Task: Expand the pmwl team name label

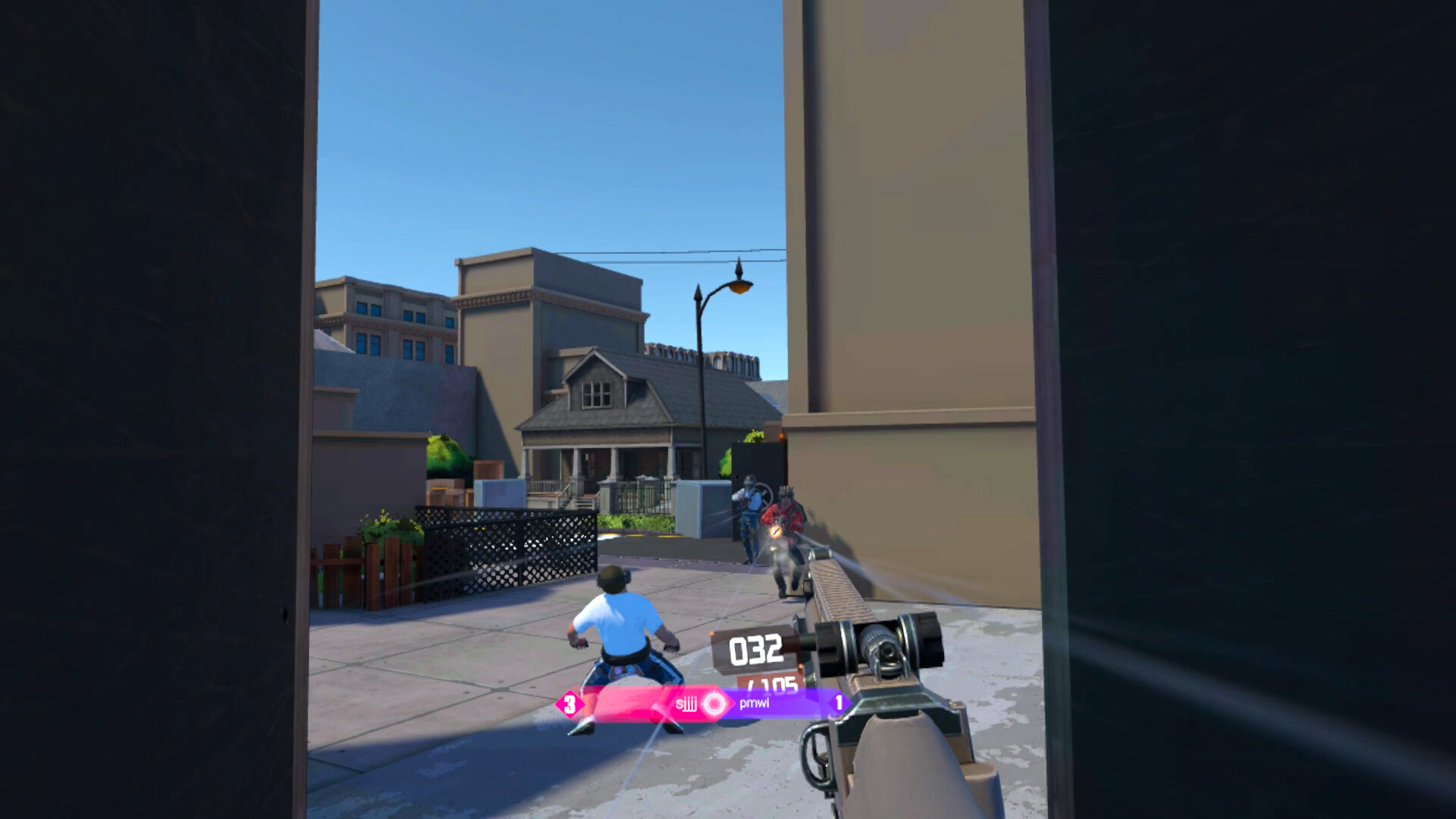Action: point(753,704)
